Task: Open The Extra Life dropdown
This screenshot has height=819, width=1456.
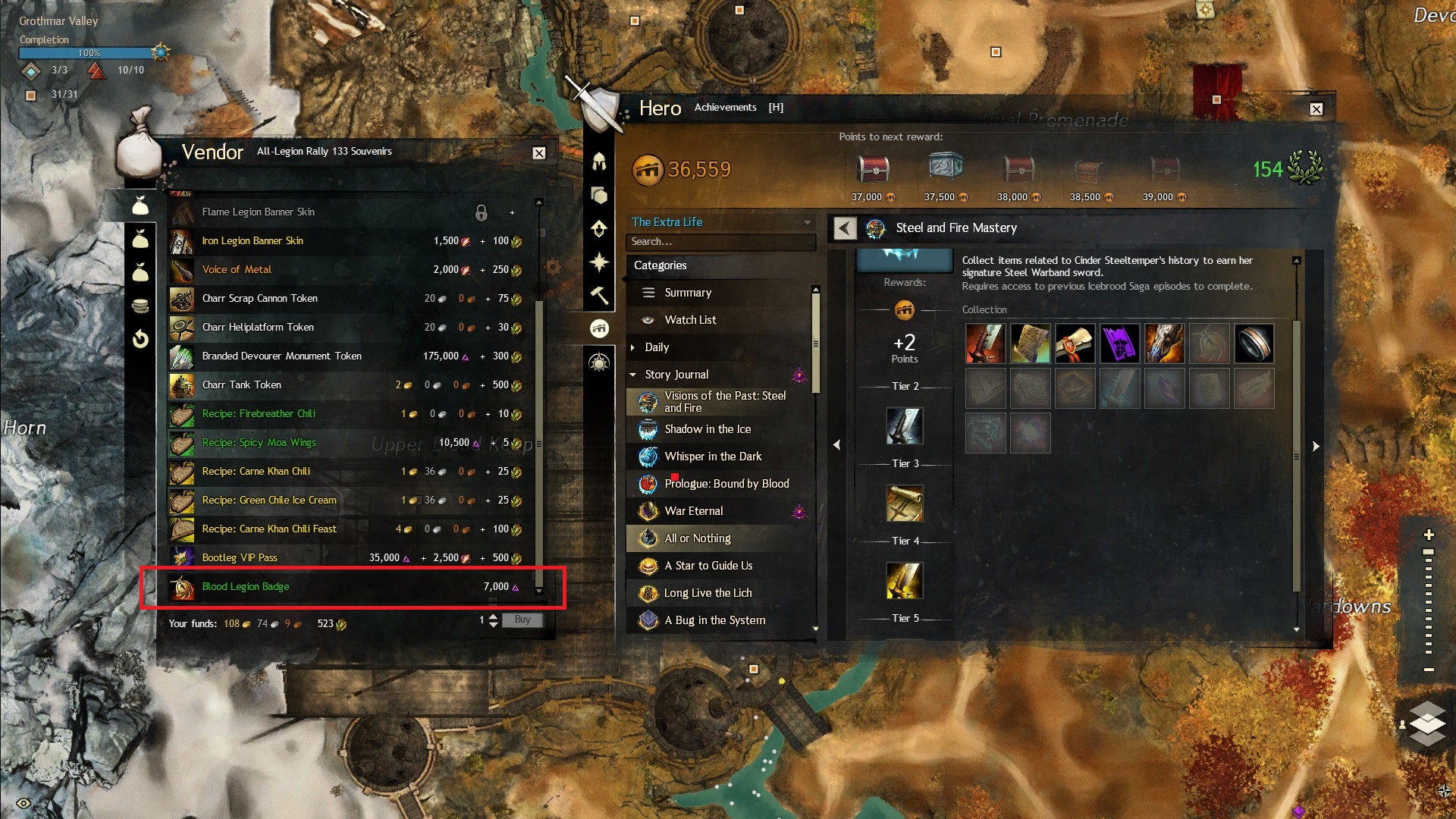Action: (x=807, y=222)
